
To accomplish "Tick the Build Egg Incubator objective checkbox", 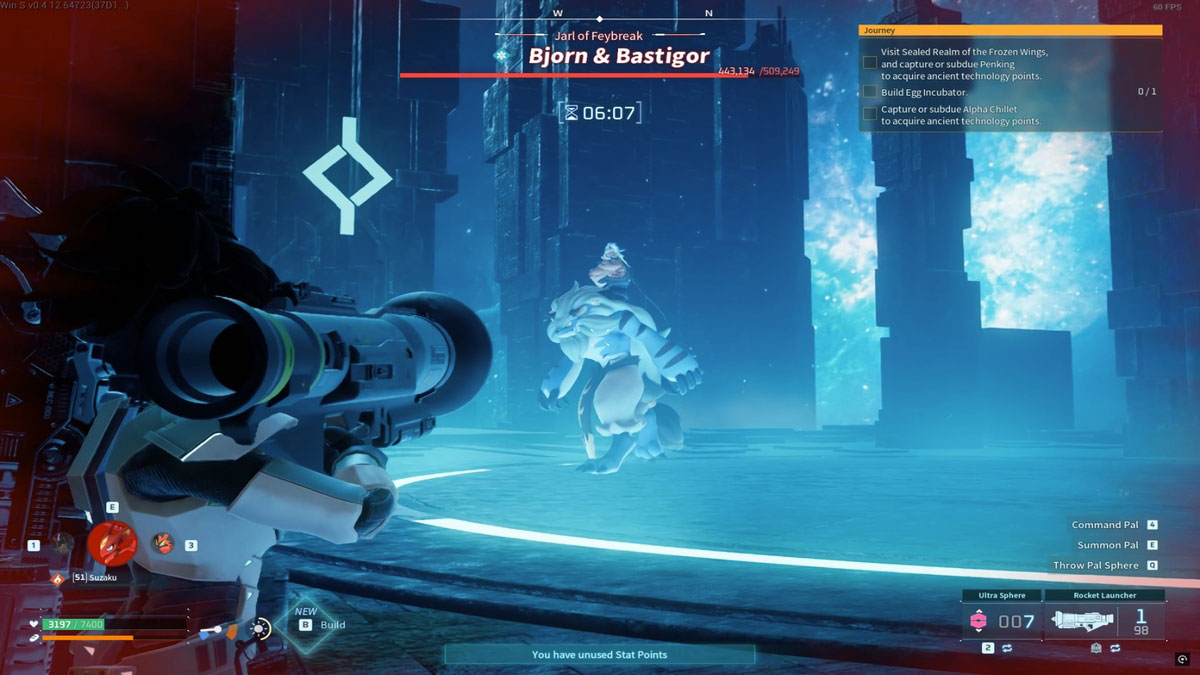I will tap(870, 92).
